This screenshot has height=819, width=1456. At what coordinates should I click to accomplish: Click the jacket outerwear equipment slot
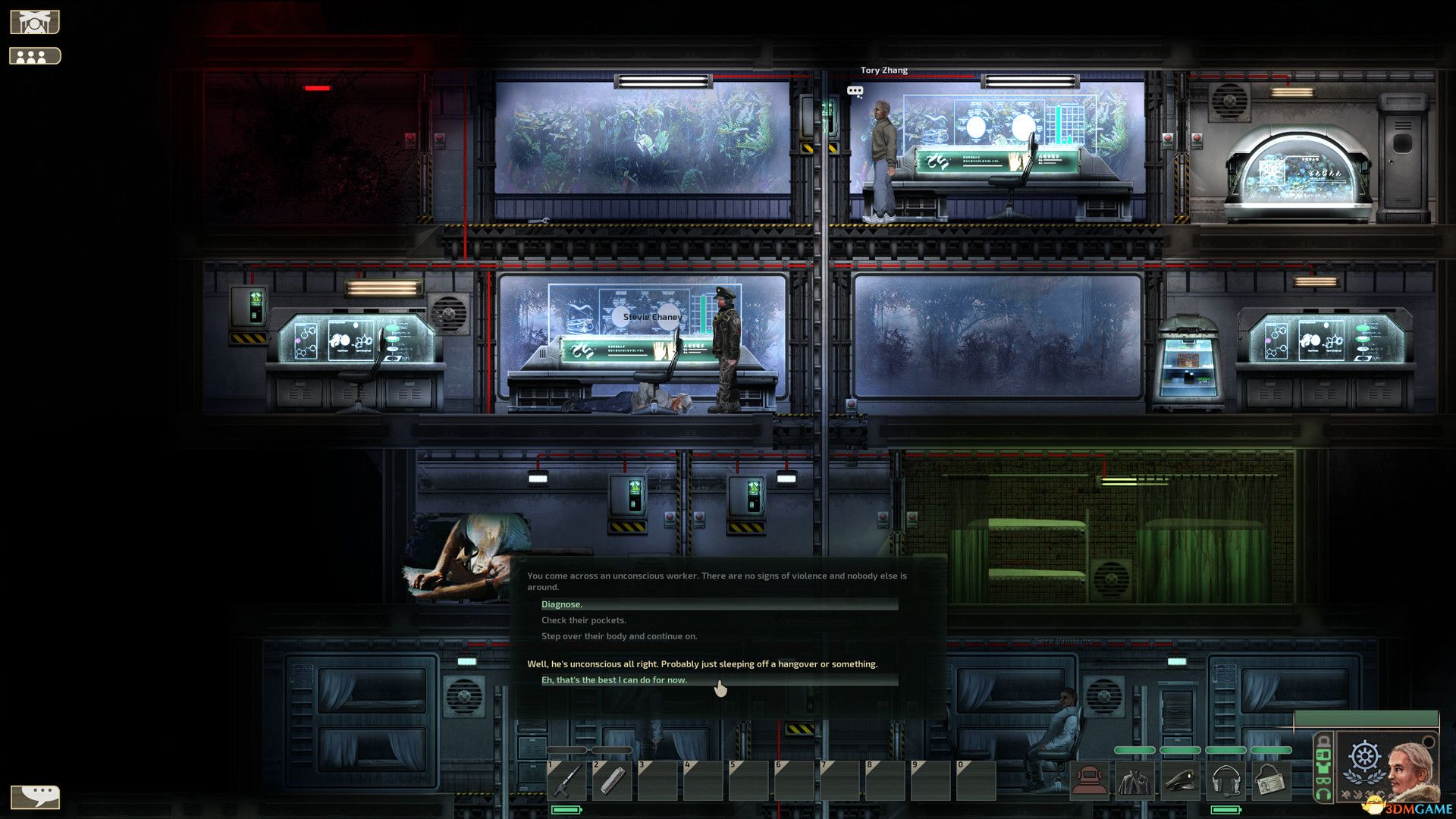(x=1134, y=780)
